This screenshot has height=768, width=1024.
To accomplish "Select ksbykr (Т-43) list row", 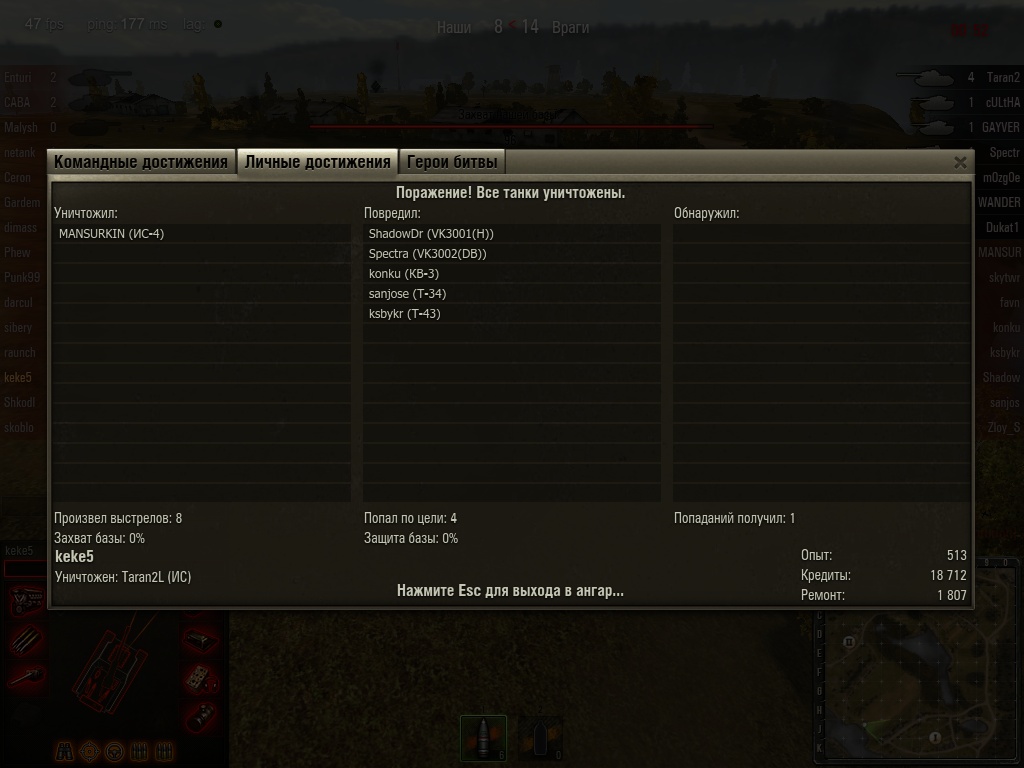I will [404, 314].
